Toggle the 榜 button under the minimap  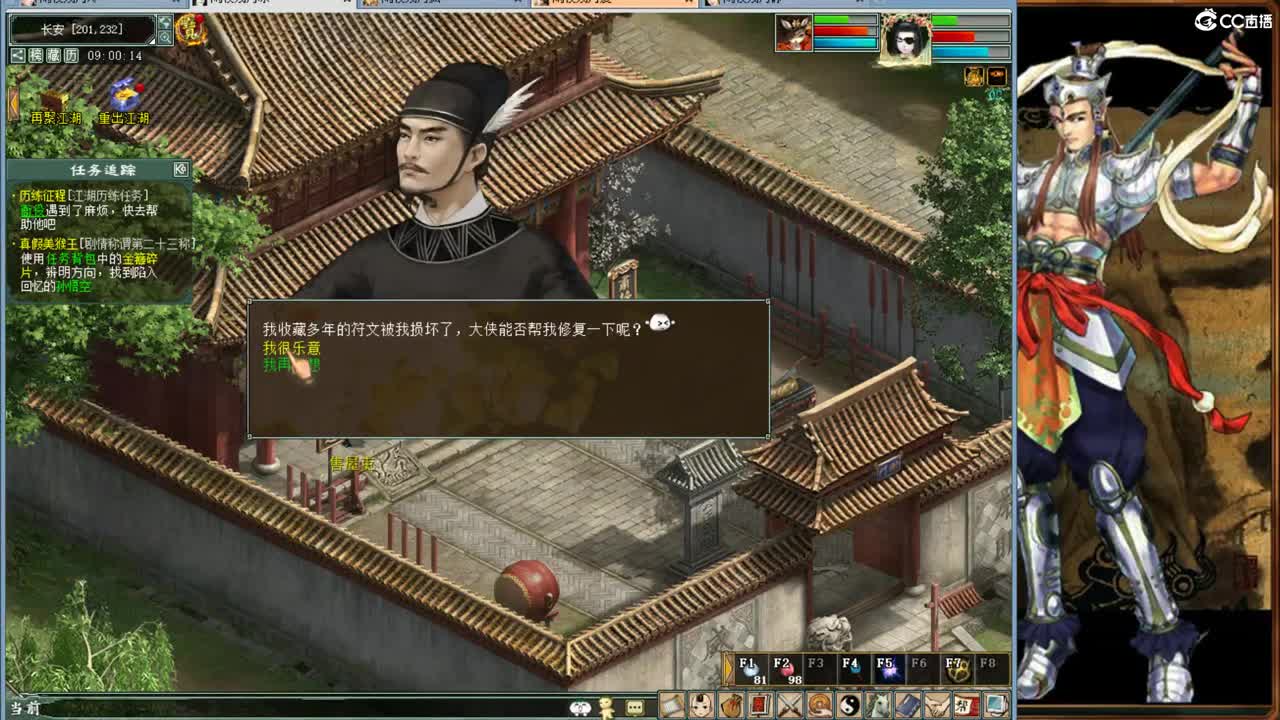coord(36,56)
